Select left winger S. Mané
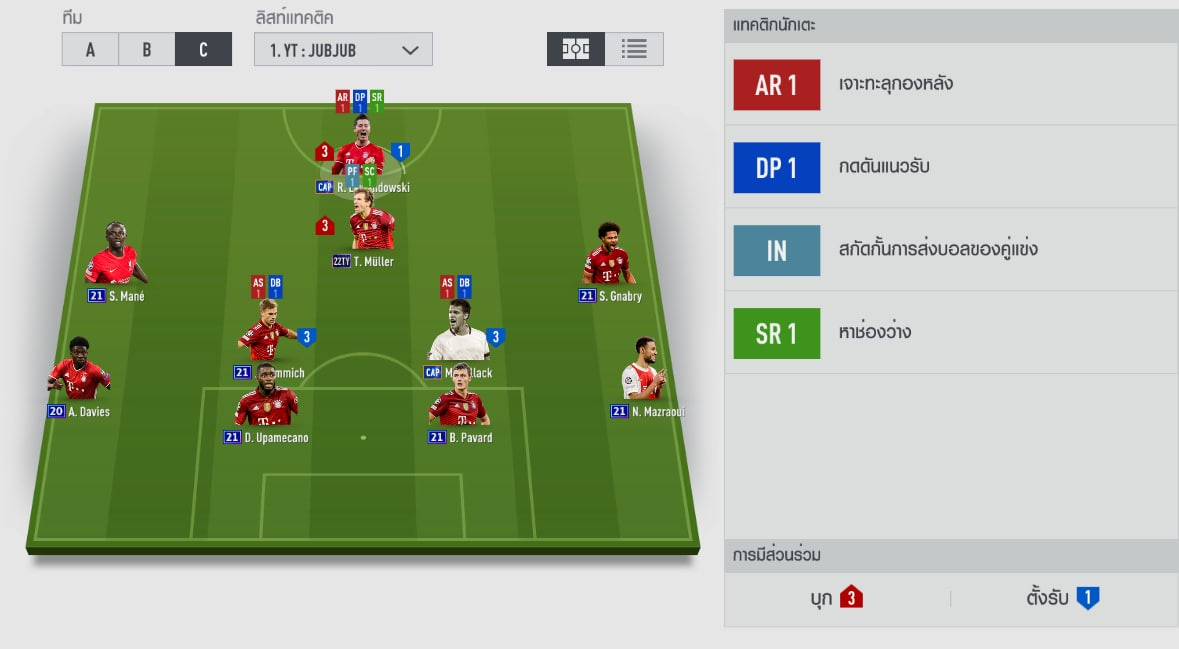1179x649 pixels. point(116,258)
